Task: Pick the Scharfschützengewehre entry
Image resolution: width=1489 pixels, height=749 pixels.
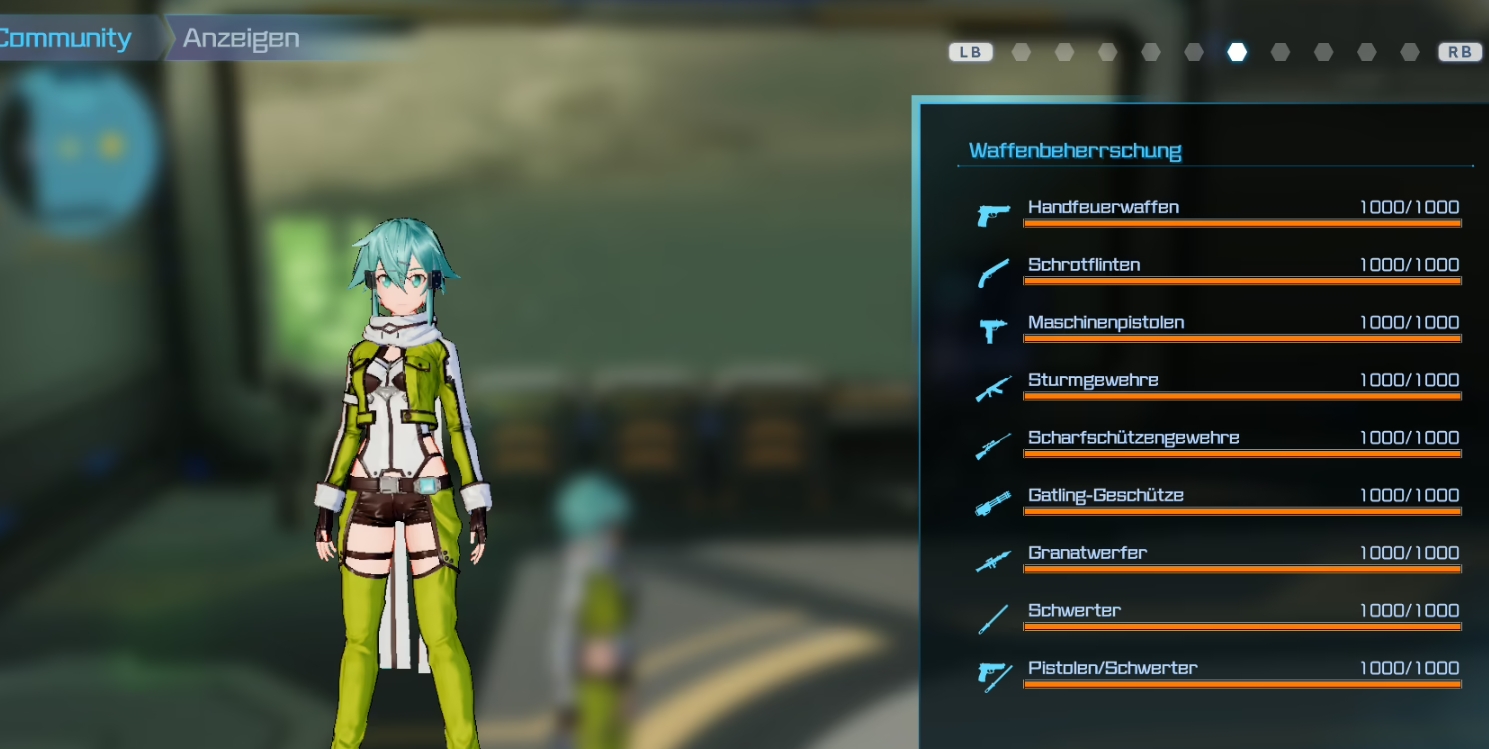Action: [1215, 443]
